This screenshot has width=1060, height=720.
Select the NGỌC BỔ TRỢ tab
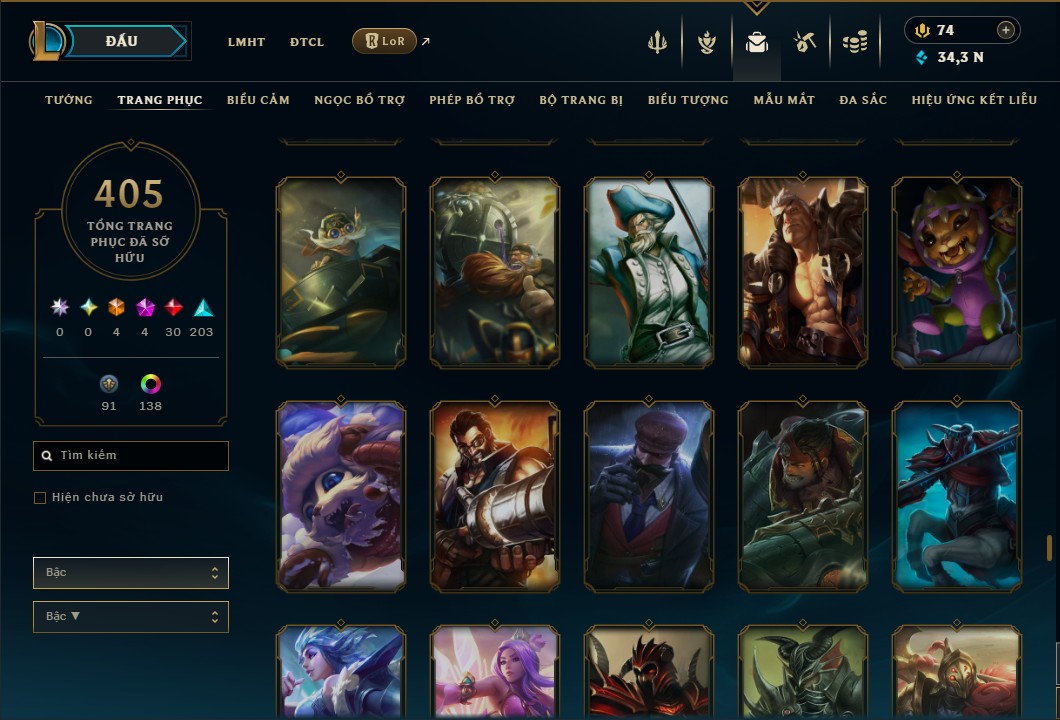point(359,100)
